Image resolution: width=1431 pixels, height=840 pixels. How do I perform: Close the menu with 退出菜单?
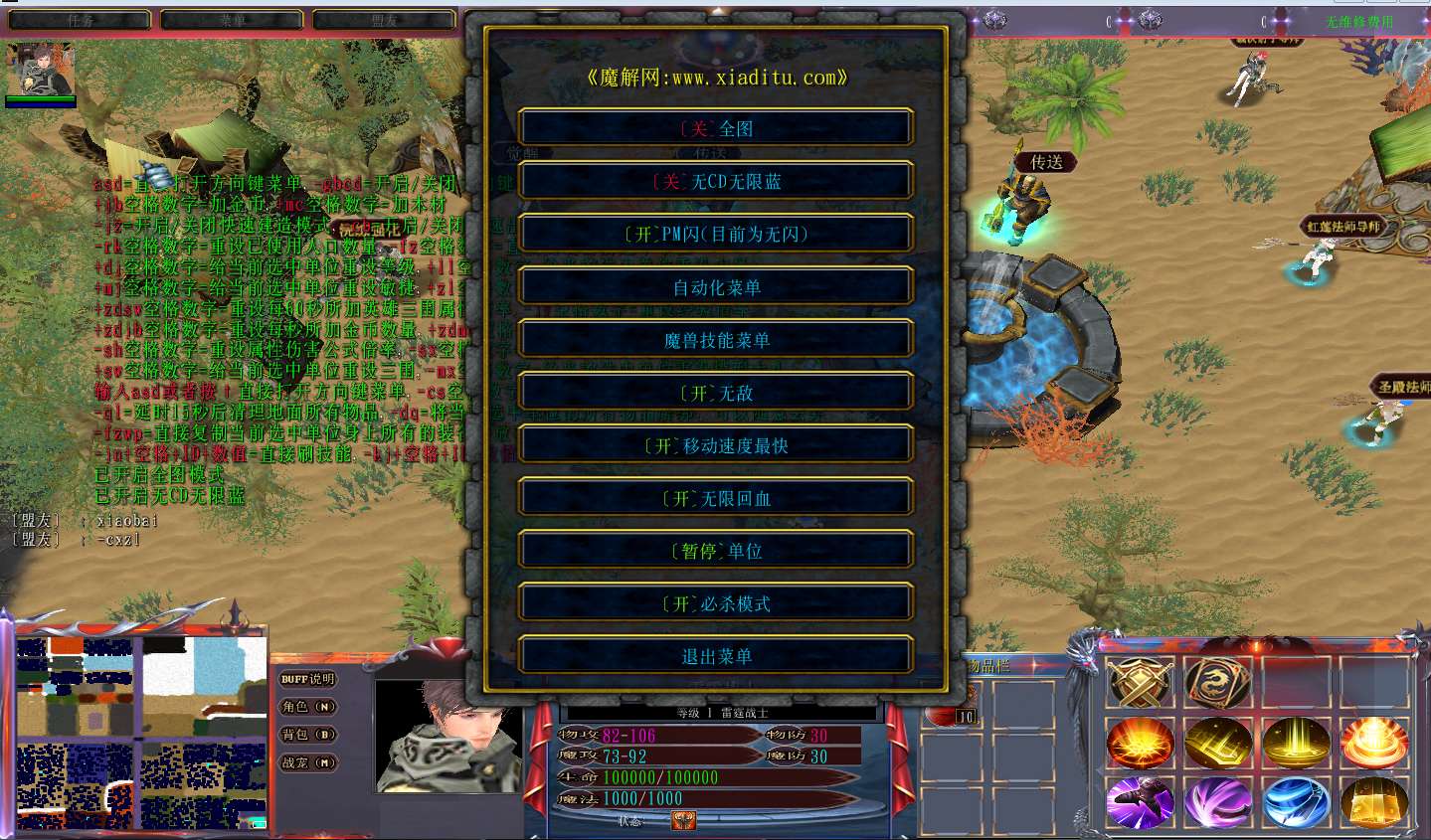tap(716, 656)
